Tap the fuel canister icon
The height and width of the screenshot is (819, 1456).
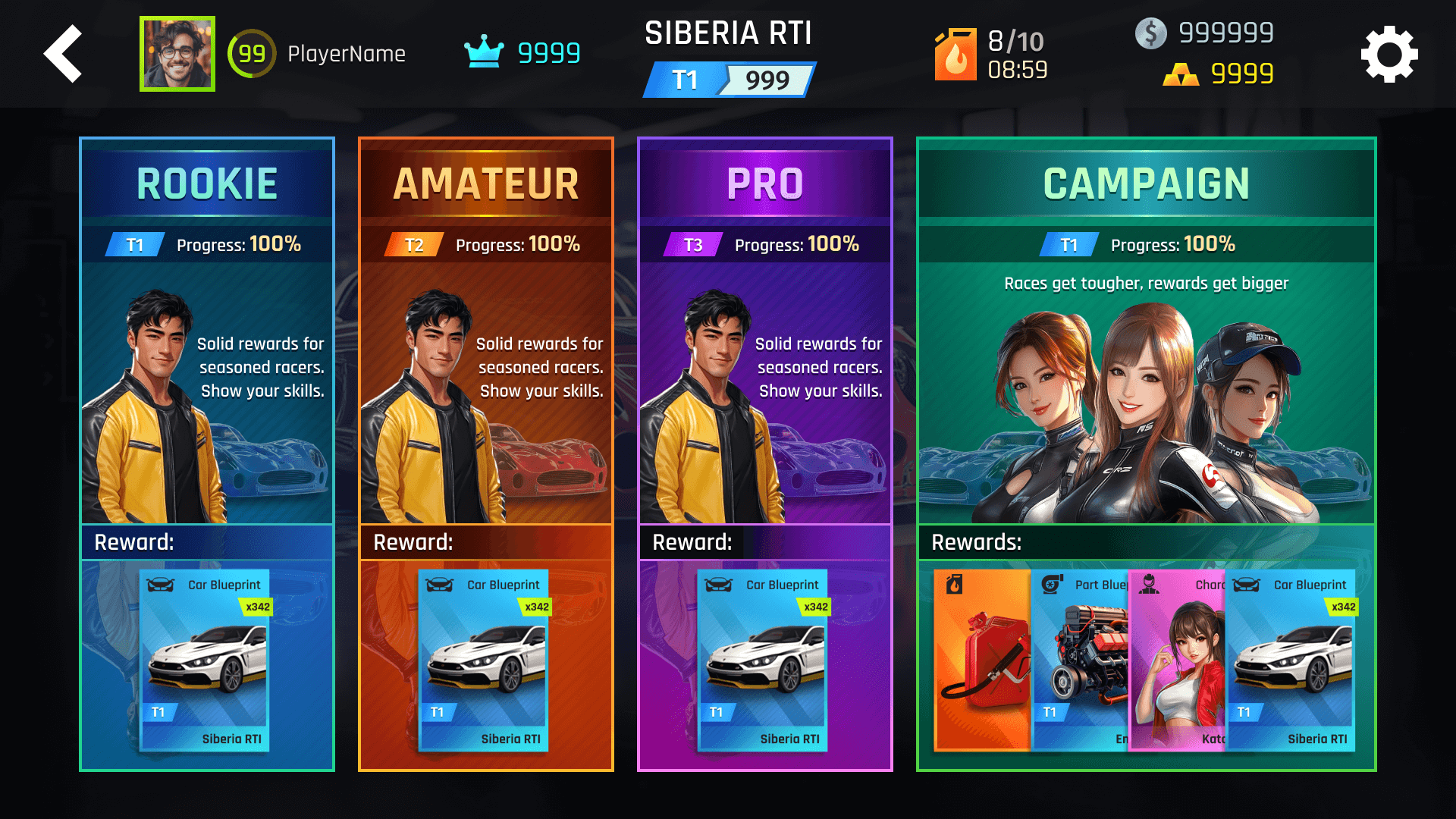(955, 55)
